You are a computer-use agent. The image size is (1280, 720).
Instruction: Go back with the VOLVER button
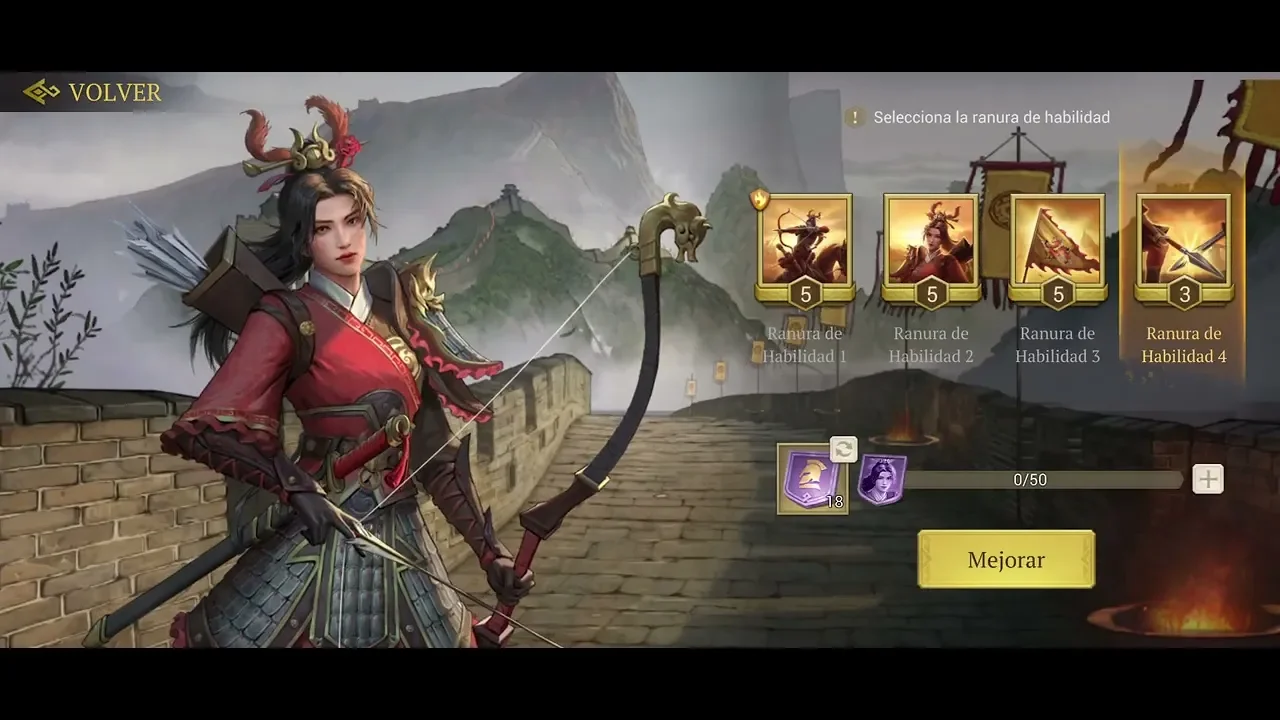click(93, 93)
